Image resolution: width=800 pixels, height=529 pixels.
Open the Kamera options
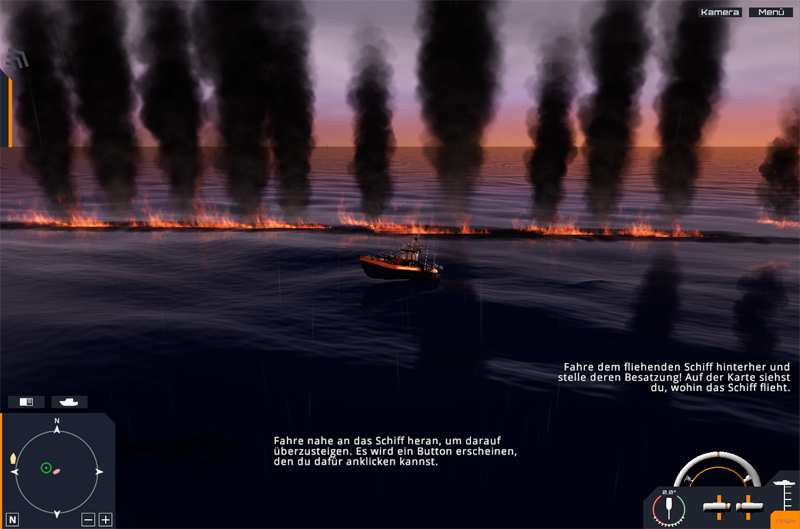pos(720,12)
